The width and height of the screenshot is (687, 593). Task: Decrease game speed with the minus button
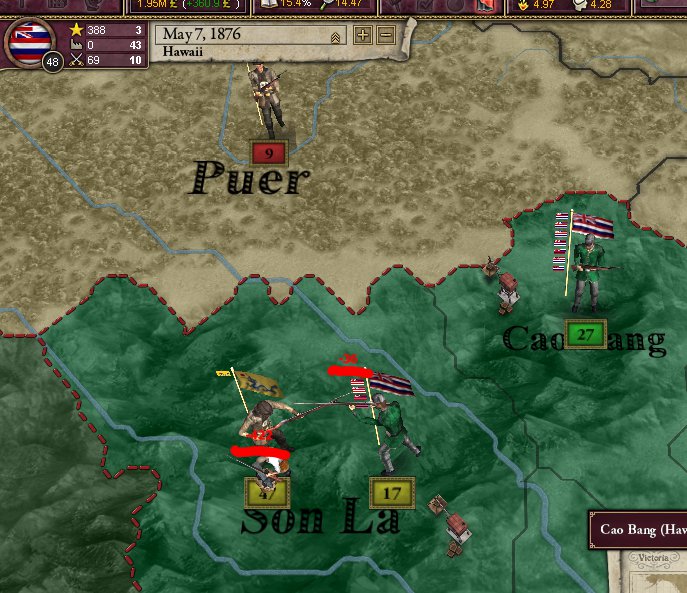386,36
